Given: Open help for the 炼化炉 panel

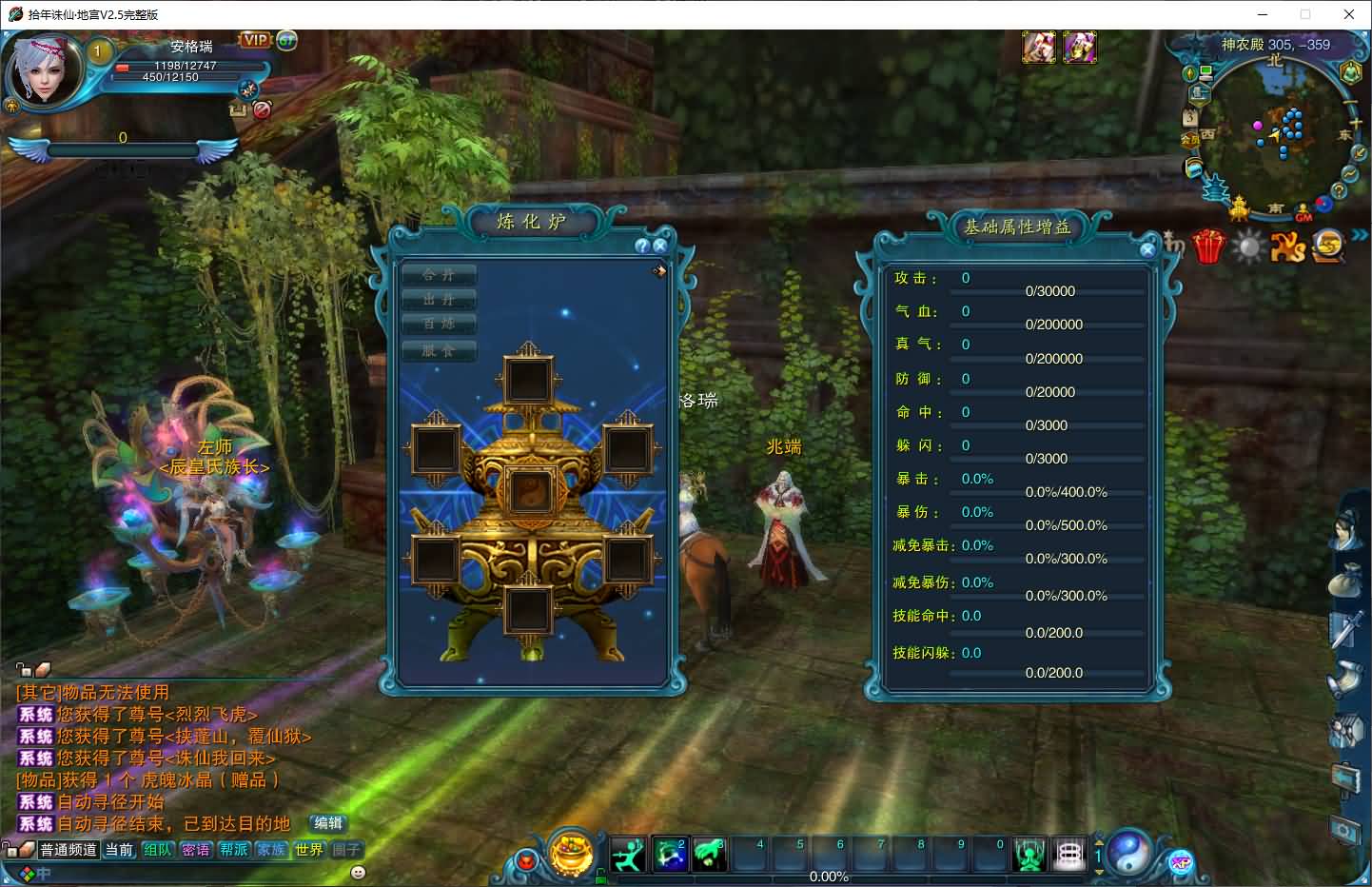Looking at the screenshot, I should (x=643, y=246).
